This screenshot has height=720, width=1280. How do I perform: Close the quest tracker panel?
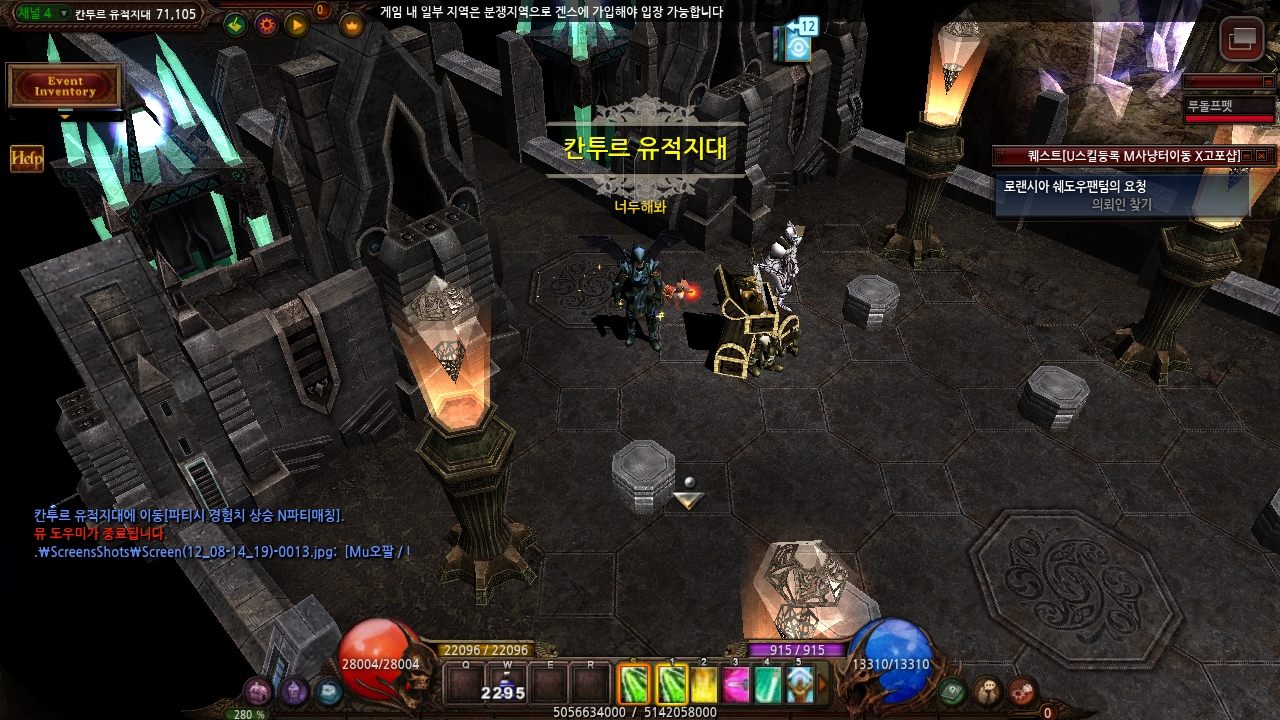click(x=1262, y=156)
